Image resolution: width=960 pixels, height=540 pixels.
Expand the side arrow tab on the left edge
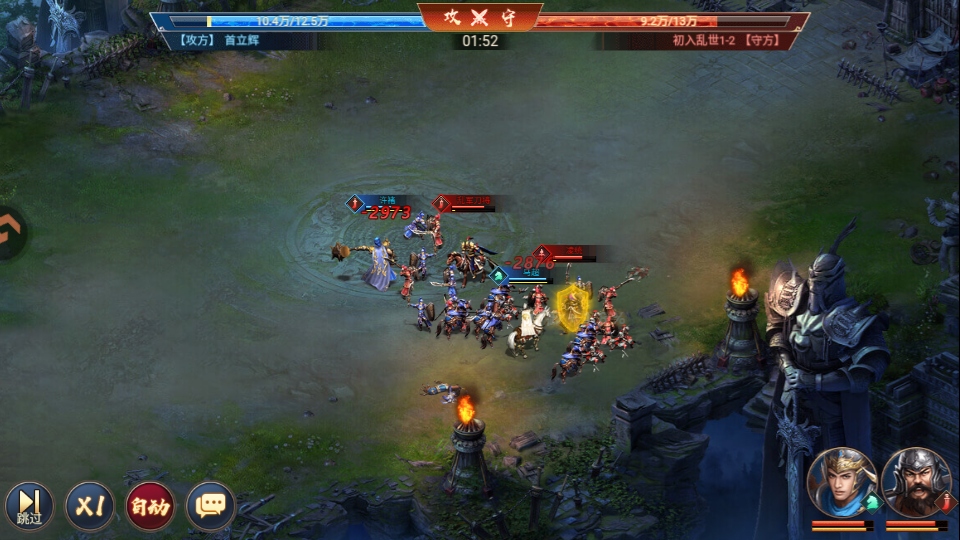point(12,233)
